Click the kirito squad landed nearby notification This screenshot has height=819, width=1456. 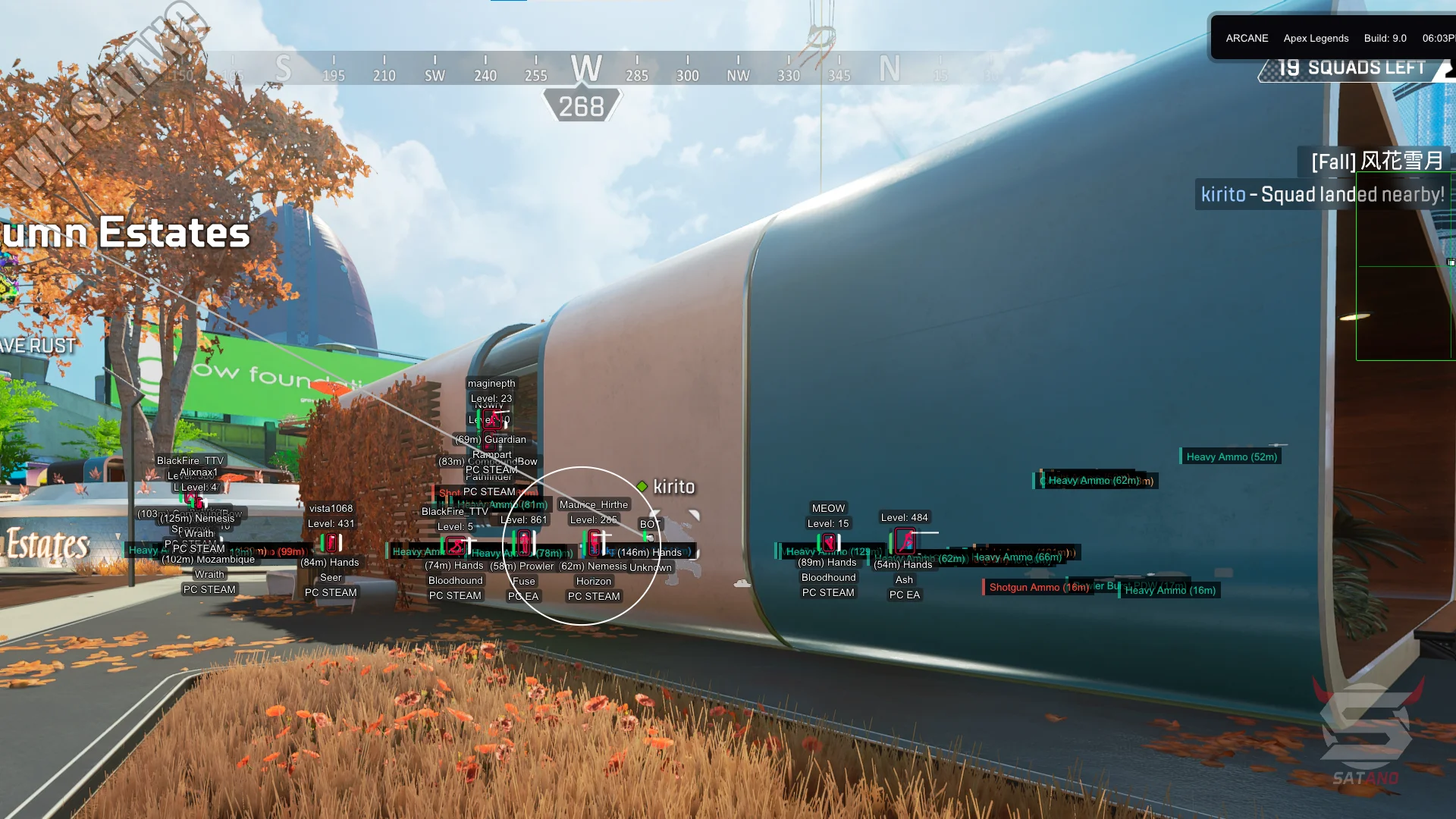[x=1322, y=195]
